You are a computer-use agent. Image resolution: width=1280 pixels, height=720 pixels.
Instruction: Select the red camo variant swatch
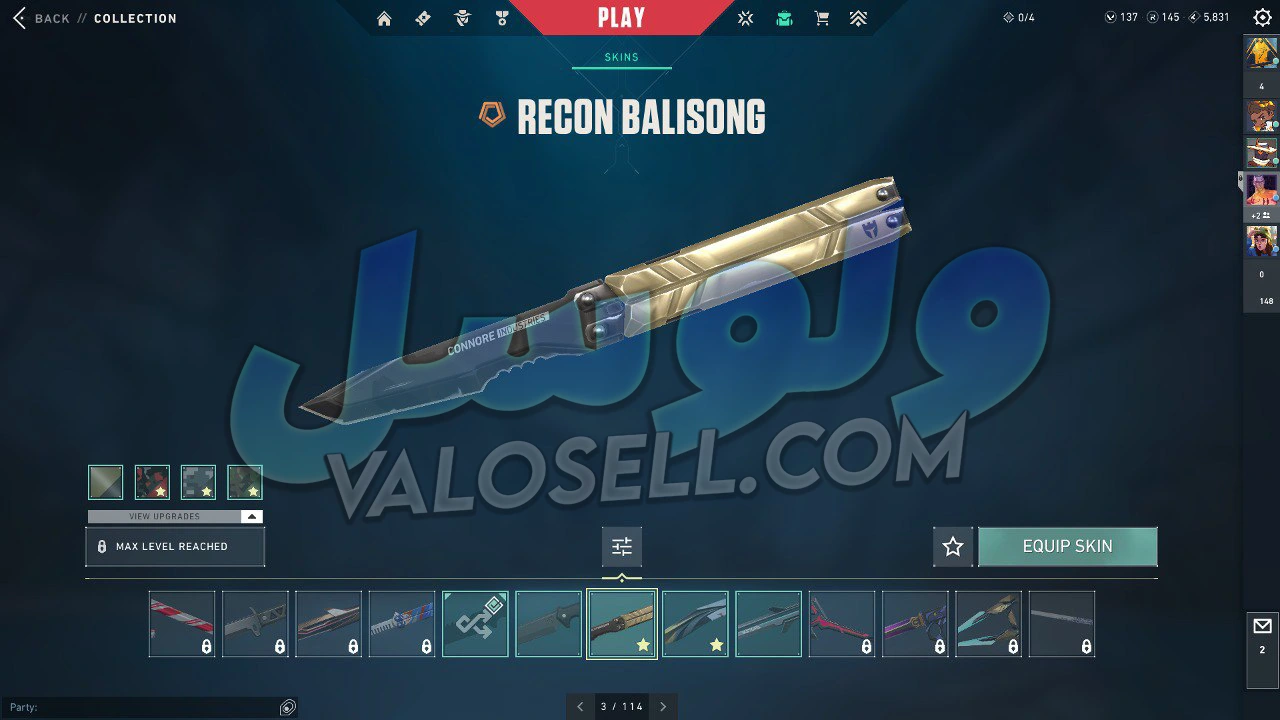click(152, 482)
